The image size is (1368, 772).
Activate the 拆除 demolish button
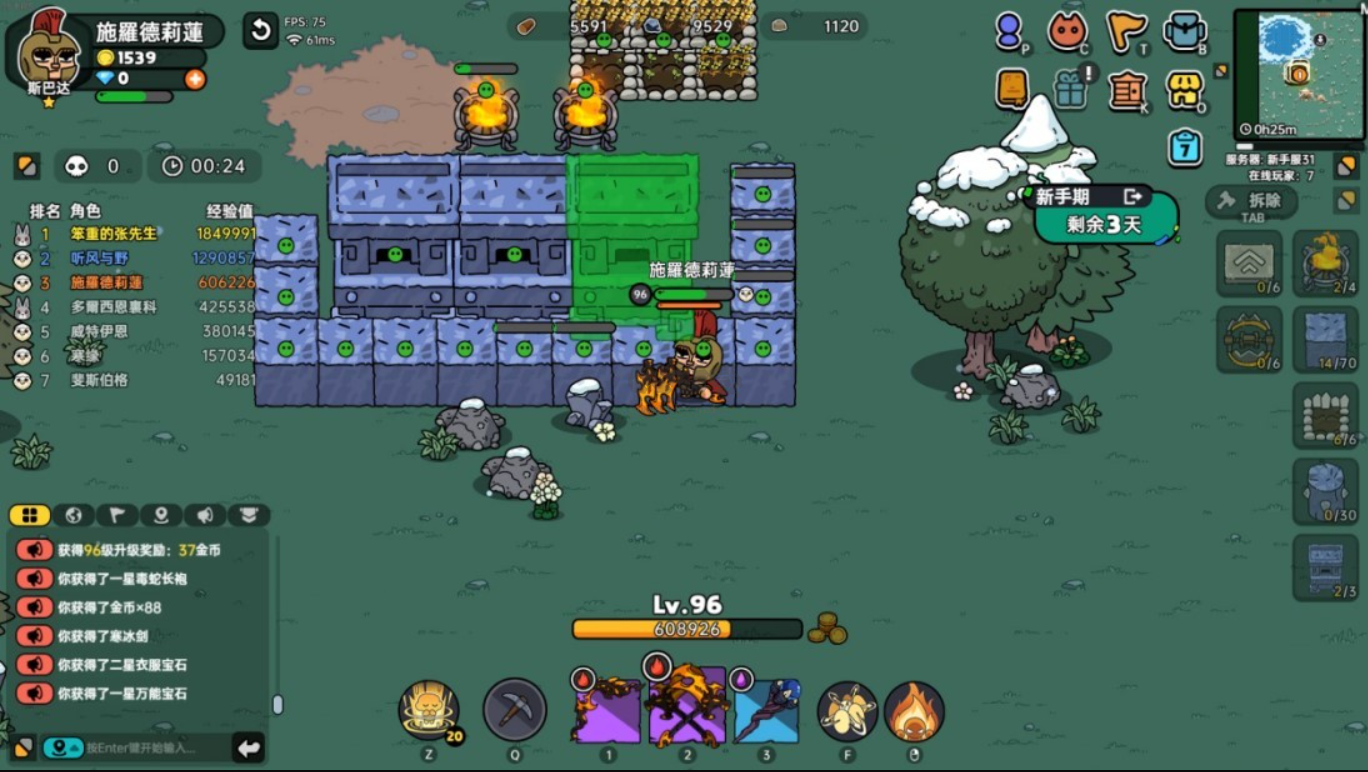coord(1252,201)
